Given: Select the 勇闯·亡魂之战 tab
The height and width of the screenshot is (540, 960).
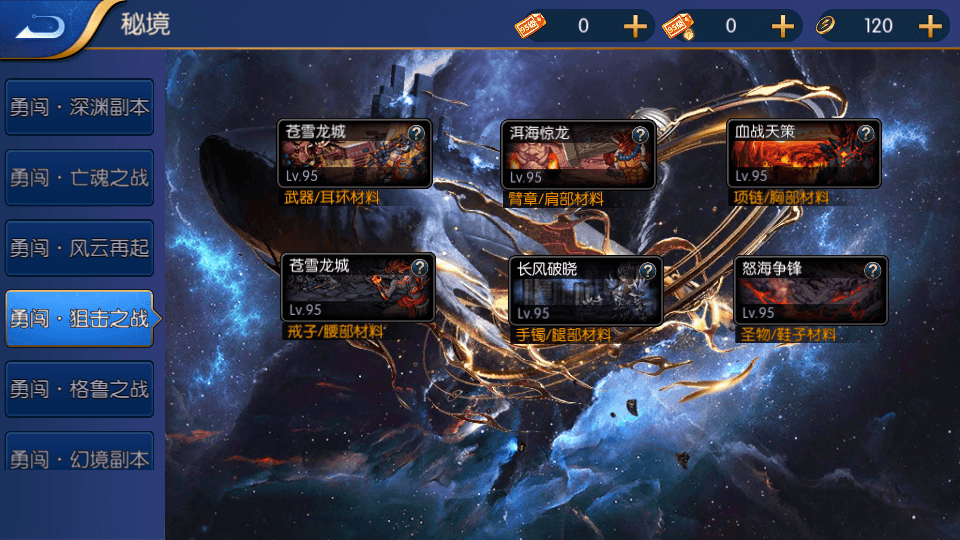Looking at the screenshot, I should click(x=79, y=178).
